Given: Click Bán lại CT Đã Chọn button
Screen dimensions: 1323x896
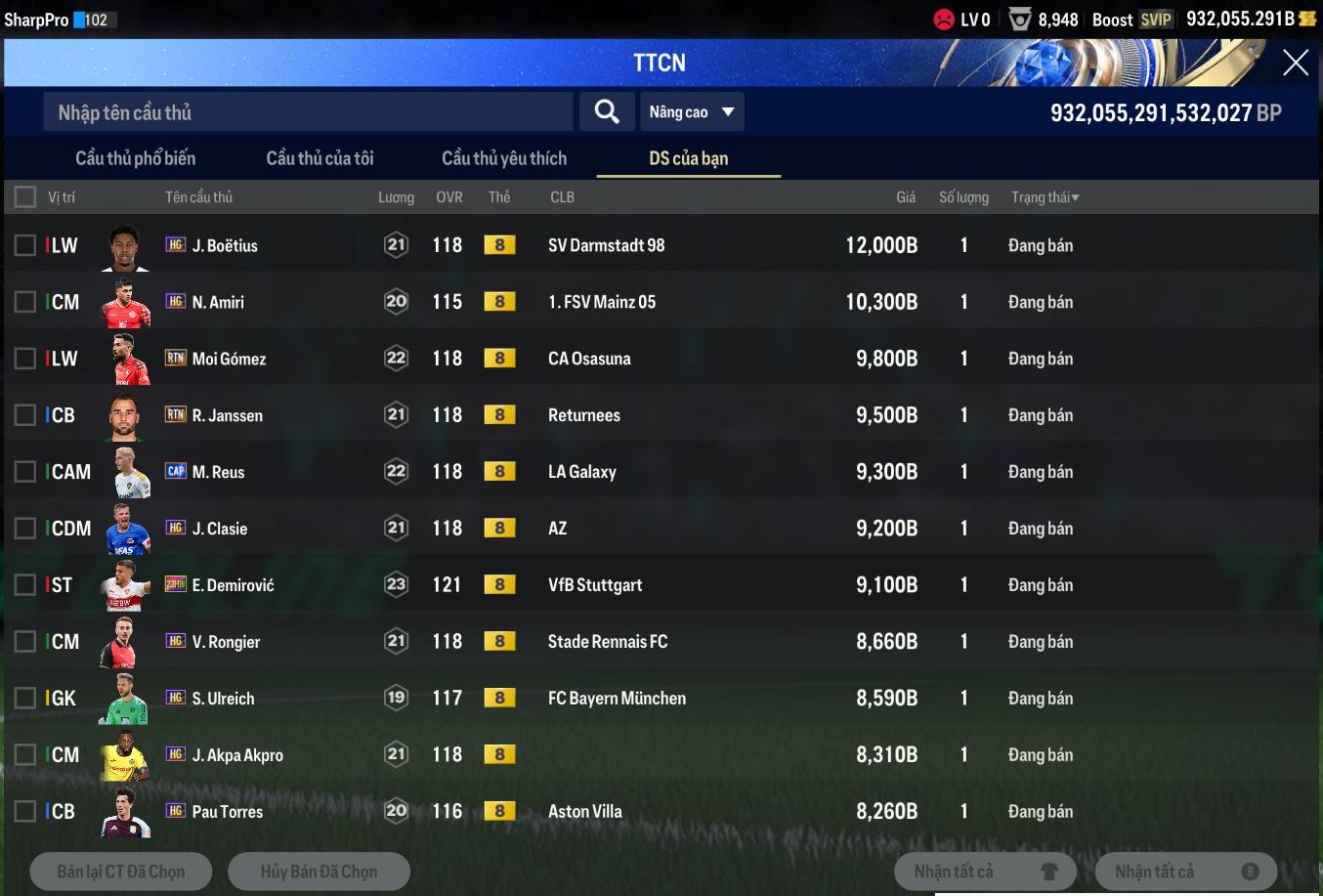Looking at the screenshot, I should pyautogui.click(x=121, y=872).
